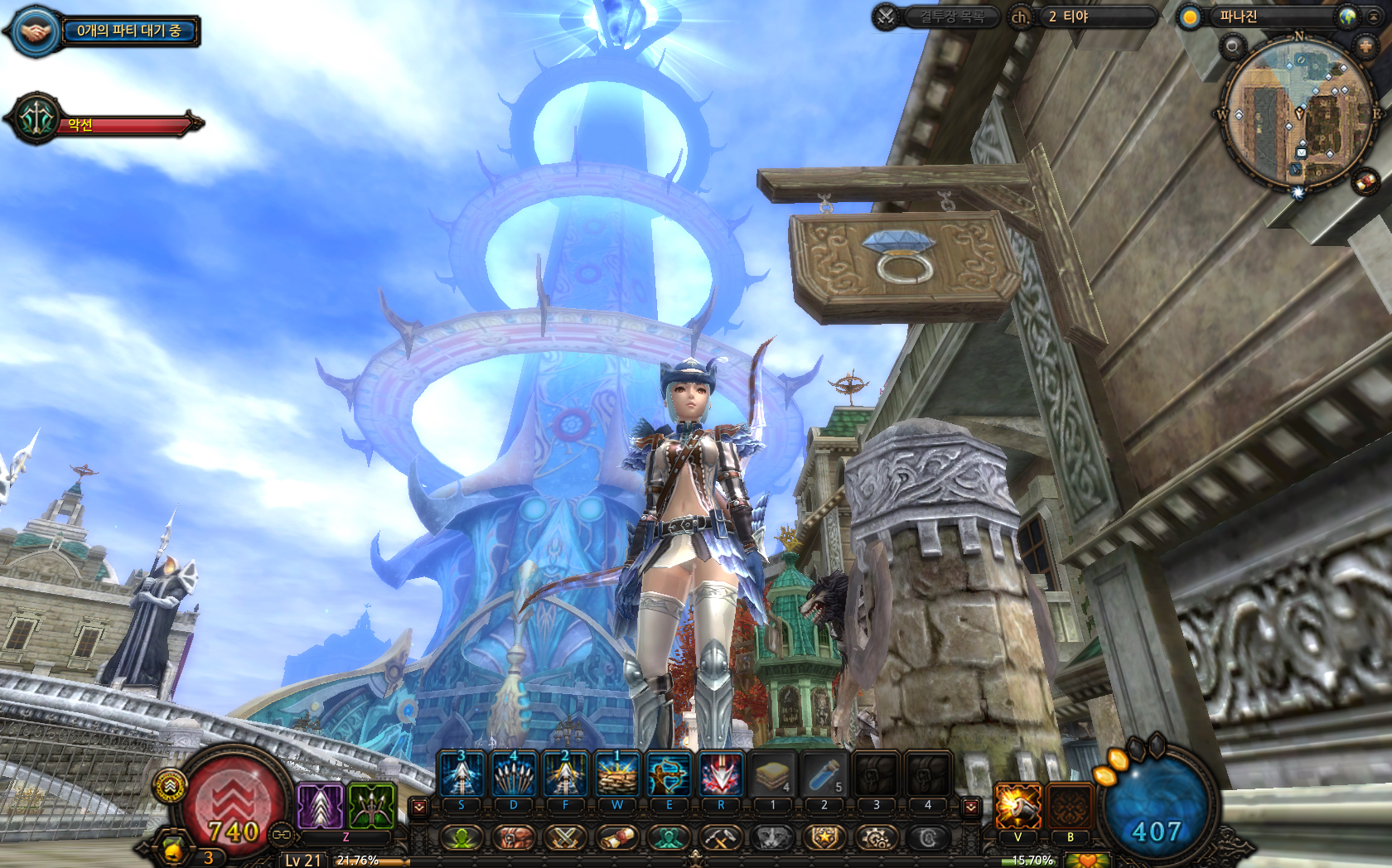The image size is (1392, 868).
Task: Activate the multi-arrow volley skill on D
Action: click(514, 775)
